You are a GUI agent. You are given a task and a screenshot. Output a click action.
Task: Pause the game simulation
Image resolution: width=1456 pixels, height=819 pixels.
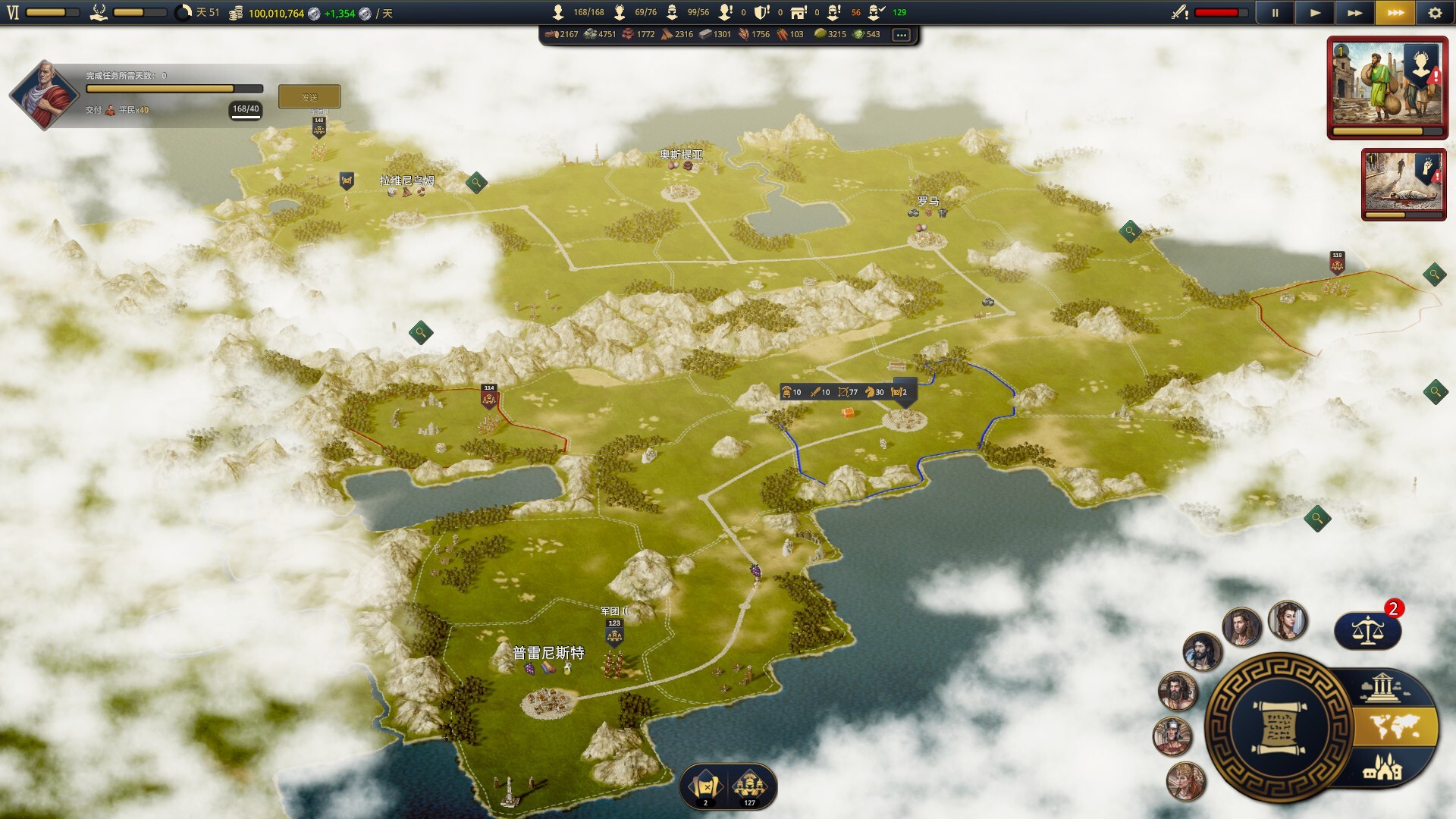coord(1275,11)
